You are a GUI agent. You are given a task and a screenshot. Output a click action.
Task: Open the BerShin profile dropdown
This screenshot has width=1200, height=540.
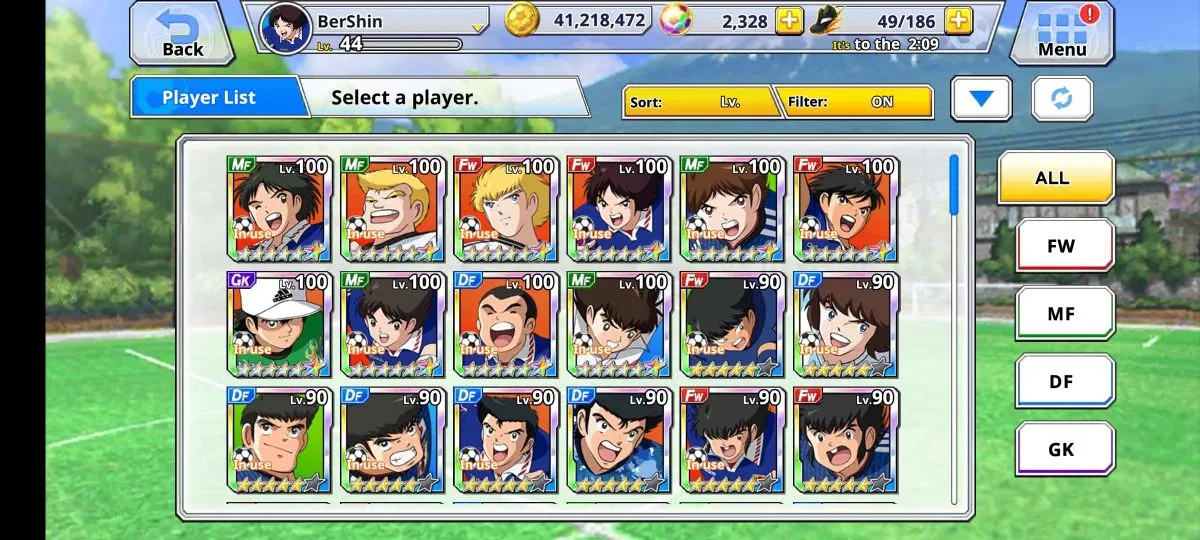[478, 24]
